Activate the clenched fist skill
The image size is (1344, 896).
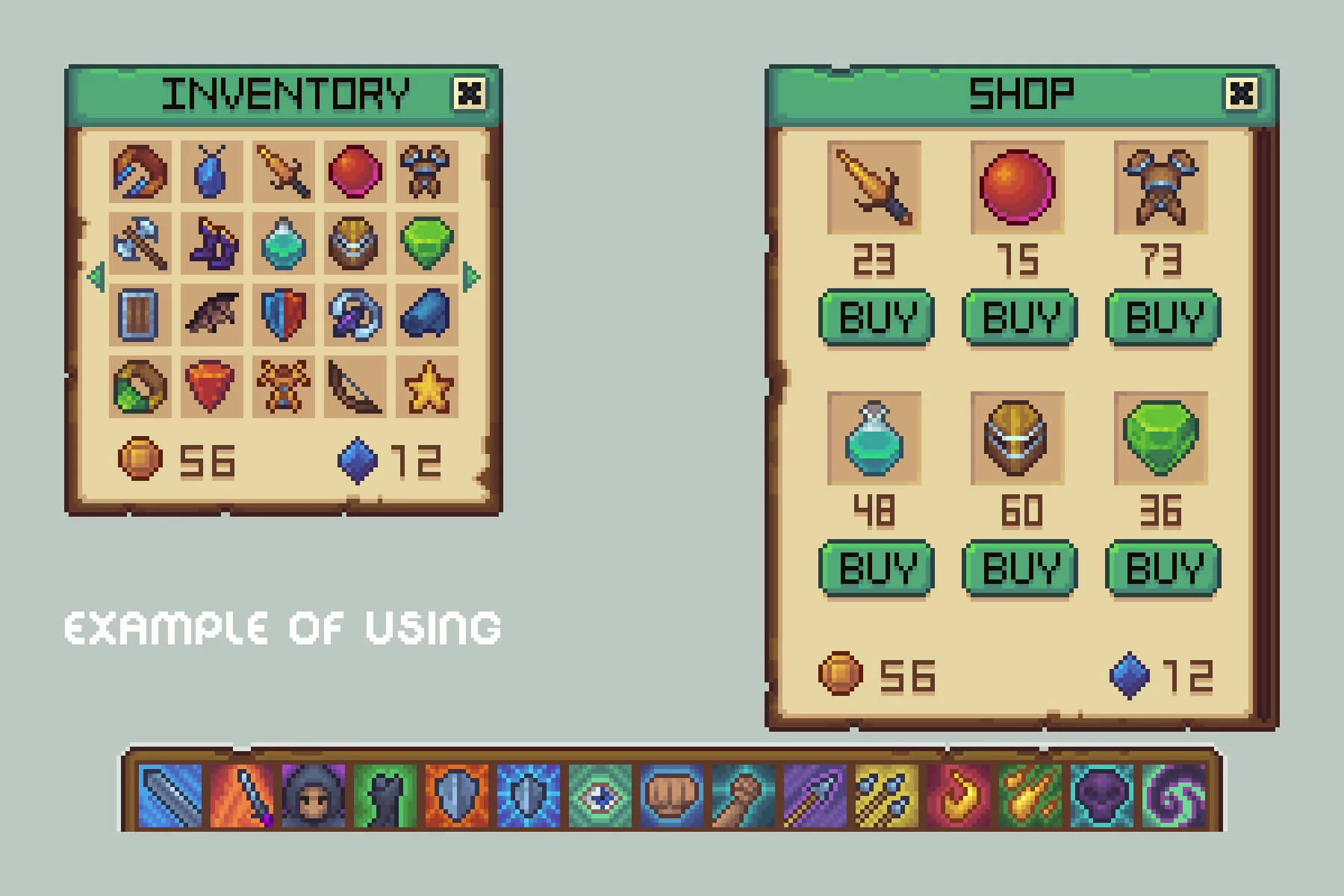[x=672, y=796]
